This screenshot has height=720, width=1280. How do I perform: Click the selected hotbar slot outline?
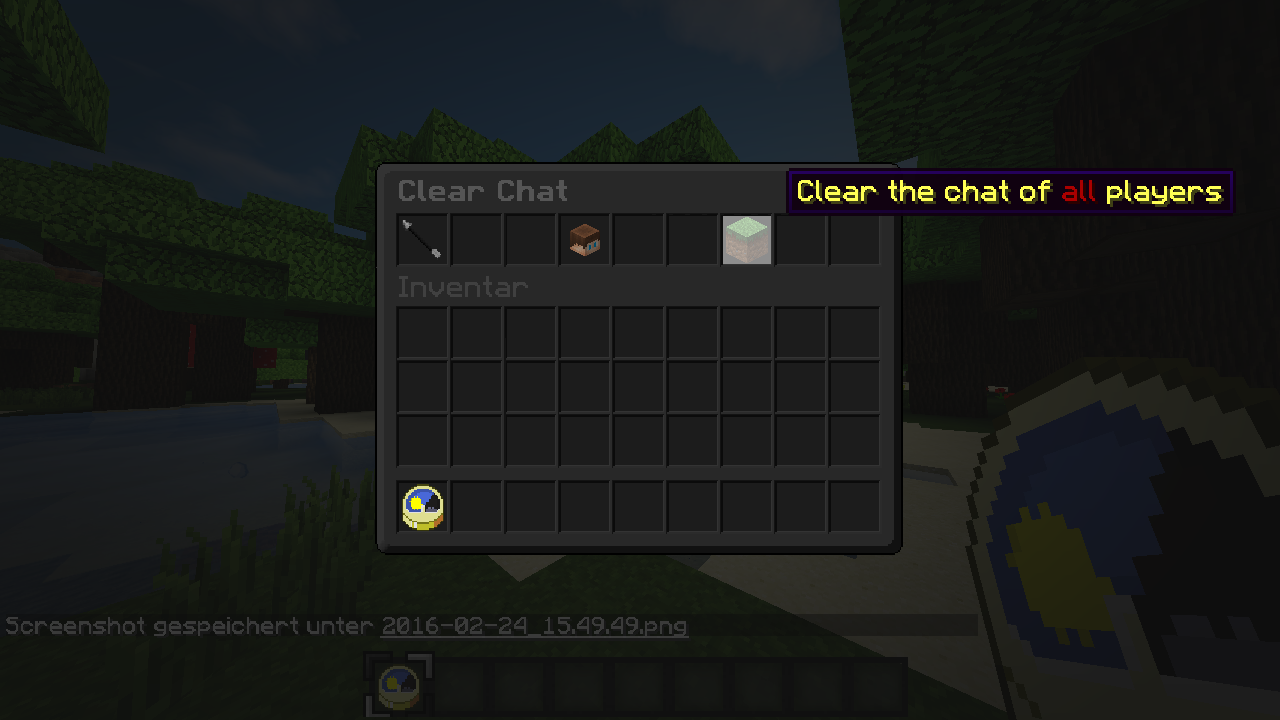pos(399,685)
